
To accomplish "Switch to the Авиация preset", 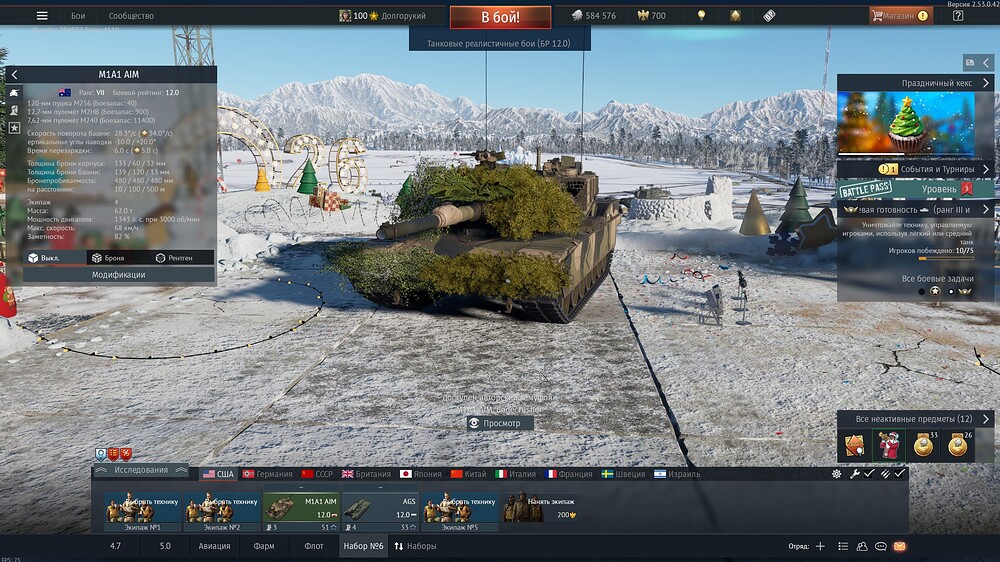I will click(214, 546).
